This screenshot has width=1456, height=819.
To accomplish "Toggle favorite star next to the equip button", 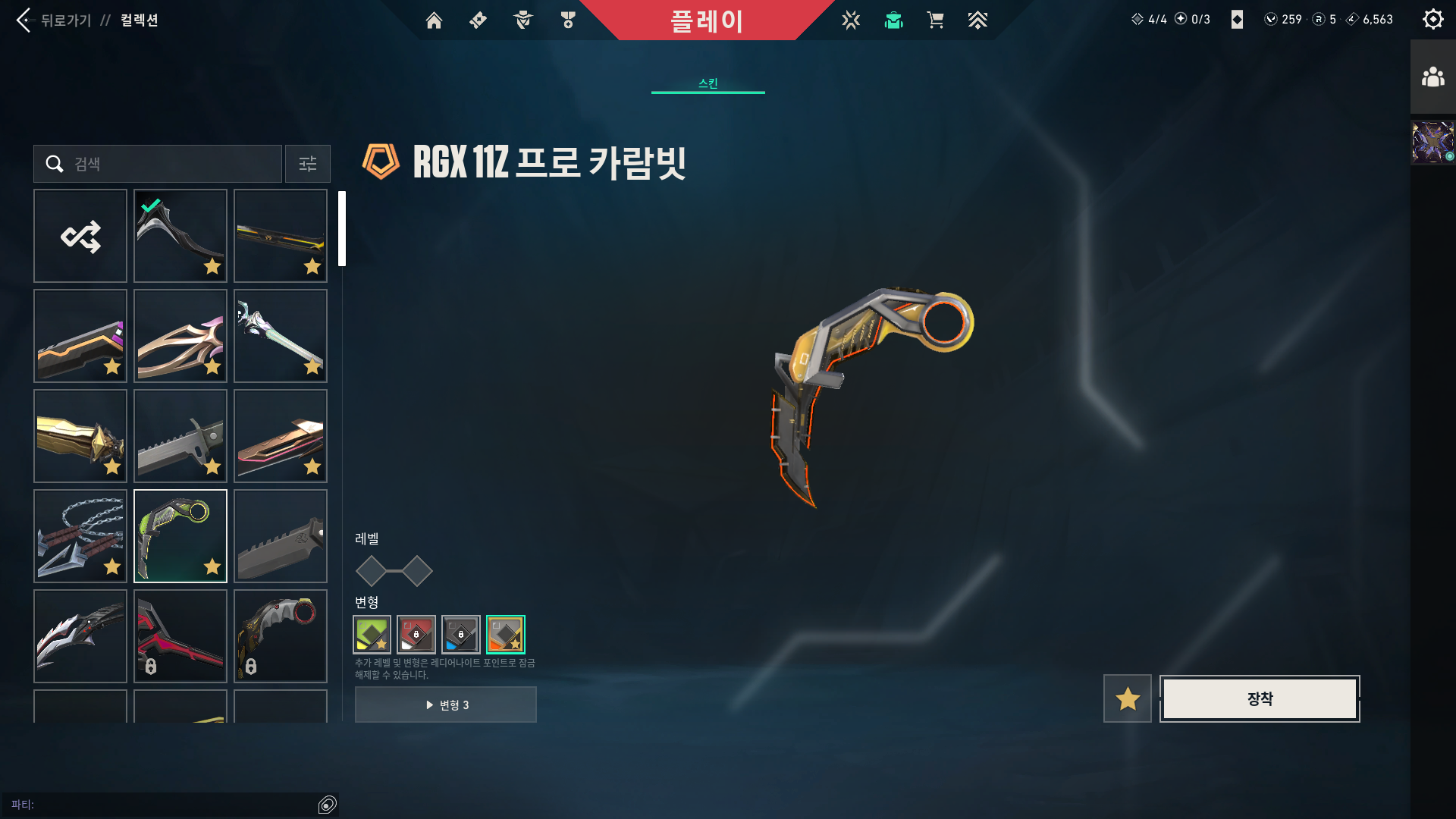I will [1127, 698].
